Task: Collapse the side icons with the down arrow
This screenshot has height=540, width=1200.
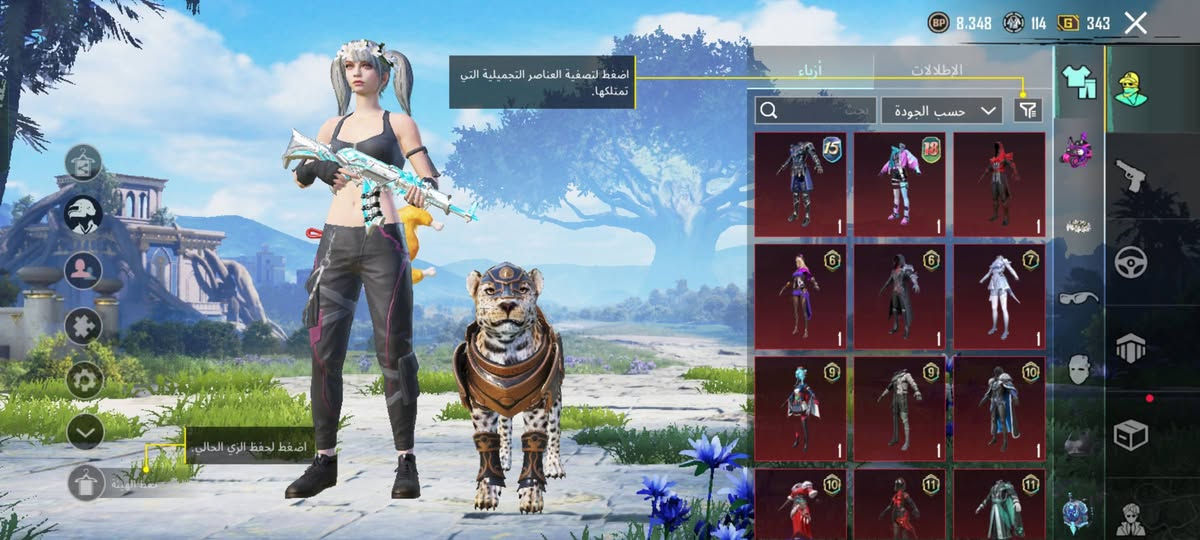Action: pyautogui.click(x=85, y=431)
